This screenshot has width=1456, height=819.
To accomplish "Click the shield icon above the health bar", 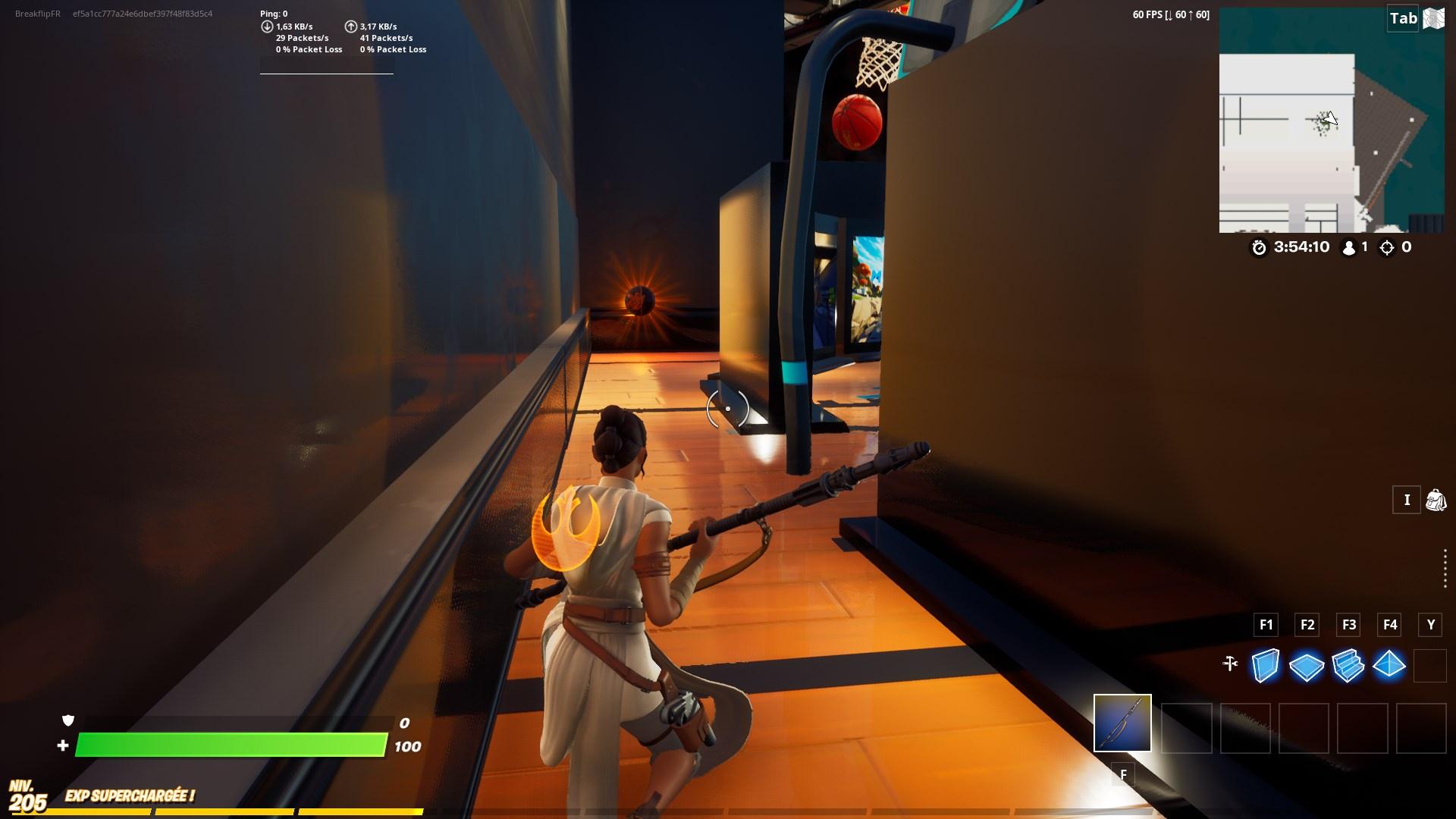I will point(67,718).
